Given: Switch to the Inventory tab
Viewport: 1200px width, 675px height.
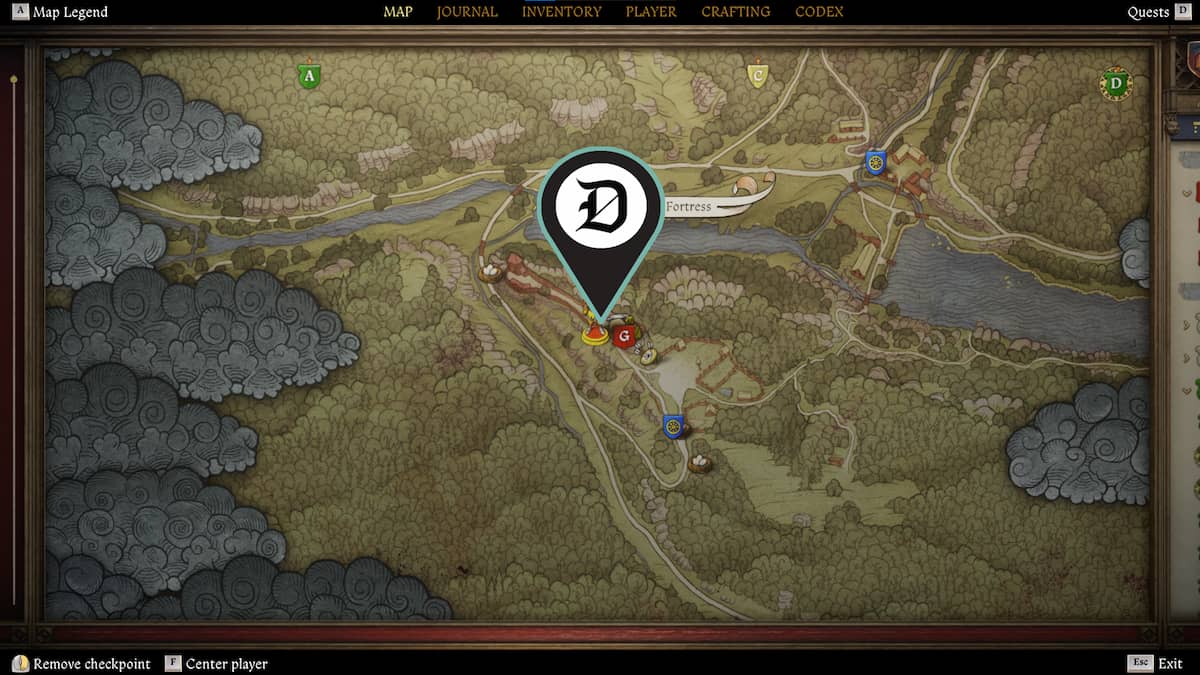Looking at the screenshot, I should tap(561, 12).
